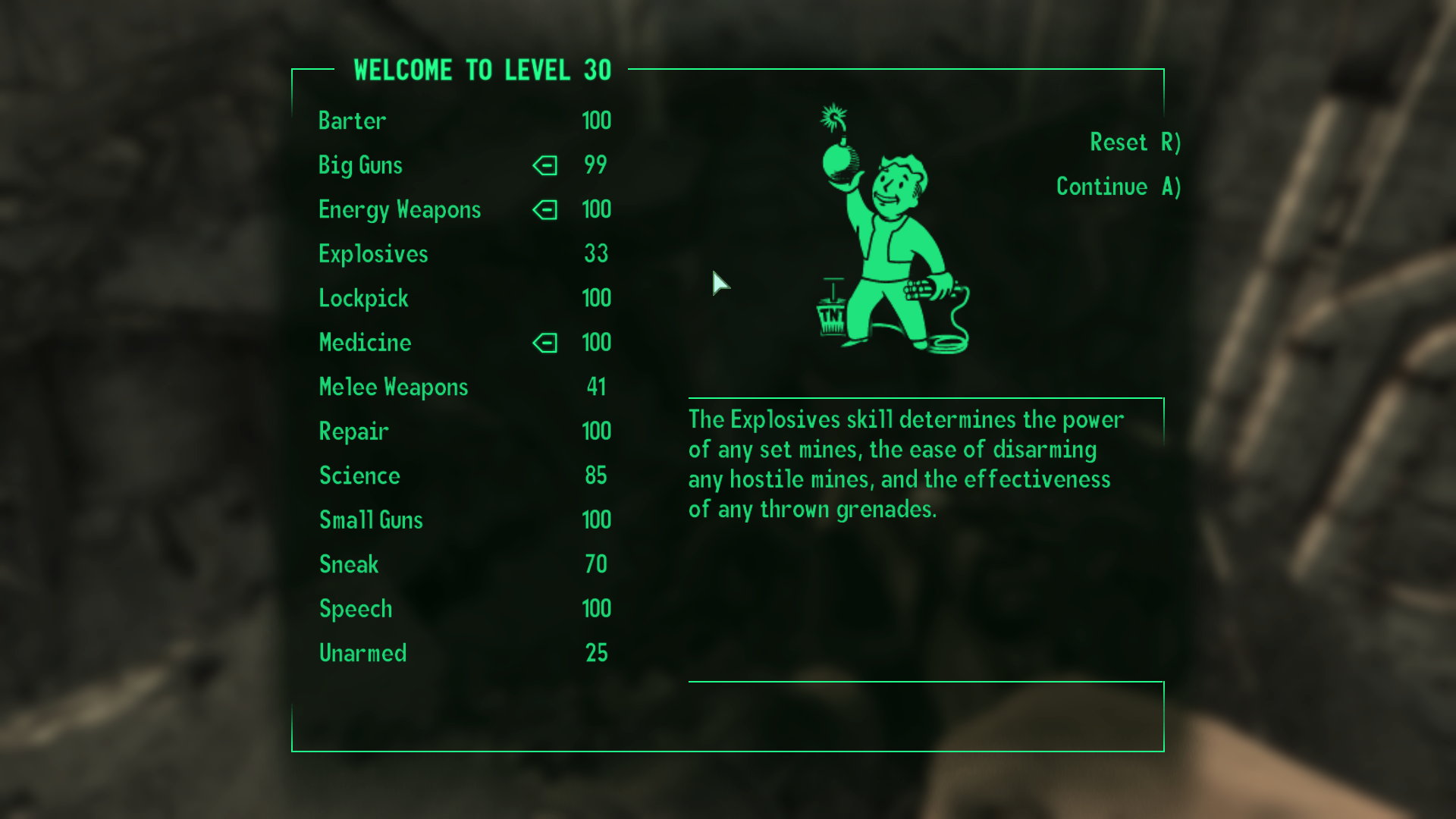Select the Energy Weapons skill

pyautogui.click(x=400, y=210)
